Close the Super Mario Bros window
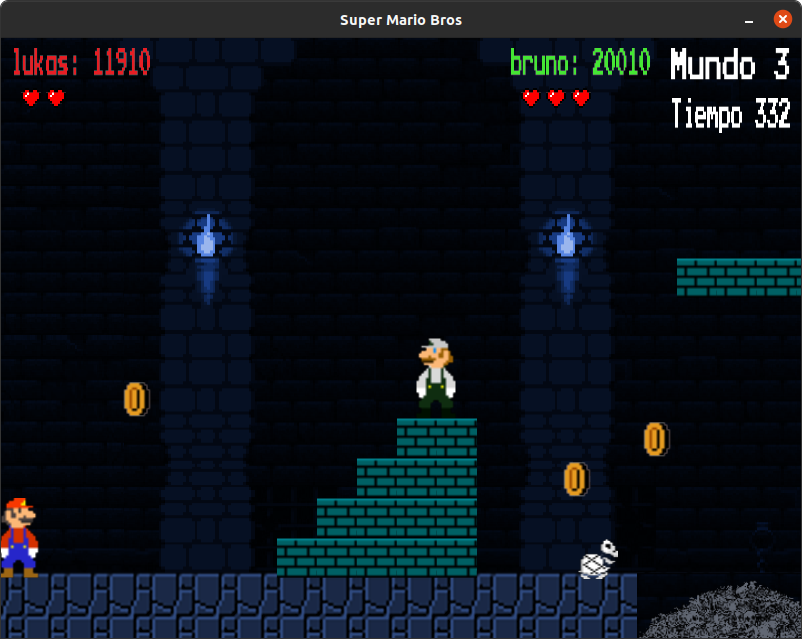This screenshot has height=639, width=802. (x=781, y=19)
